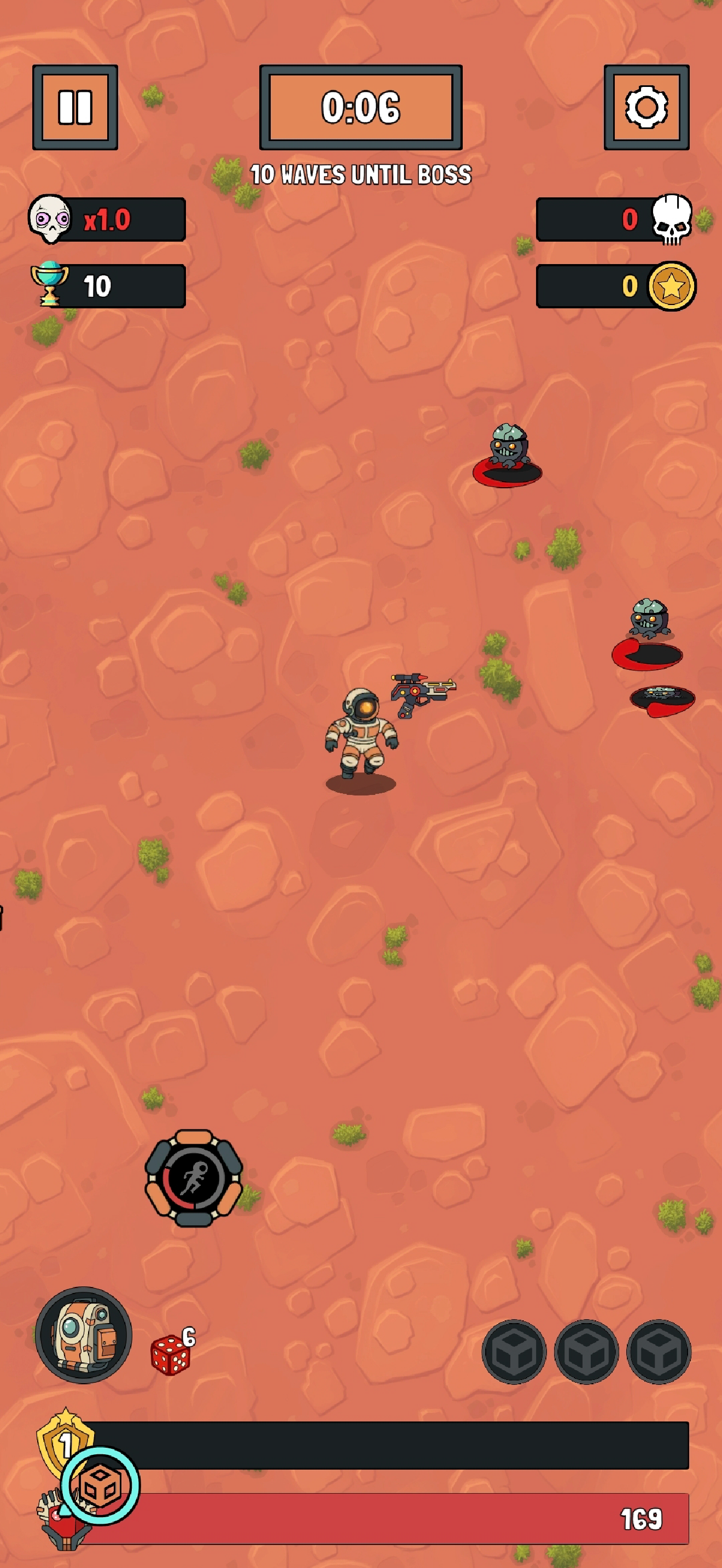This screenshot has height=1568, width=722.
Task: Pause the game
Action: click(74, 107)
